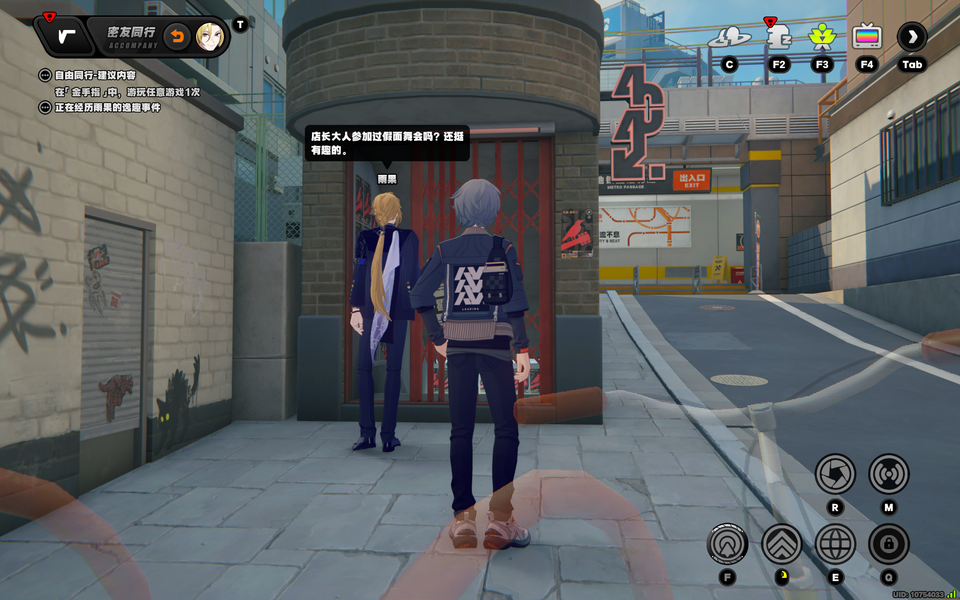Select the blonde companion portrait
The height and width of the screenshot is (600, 960).
[x=209, y=37]
